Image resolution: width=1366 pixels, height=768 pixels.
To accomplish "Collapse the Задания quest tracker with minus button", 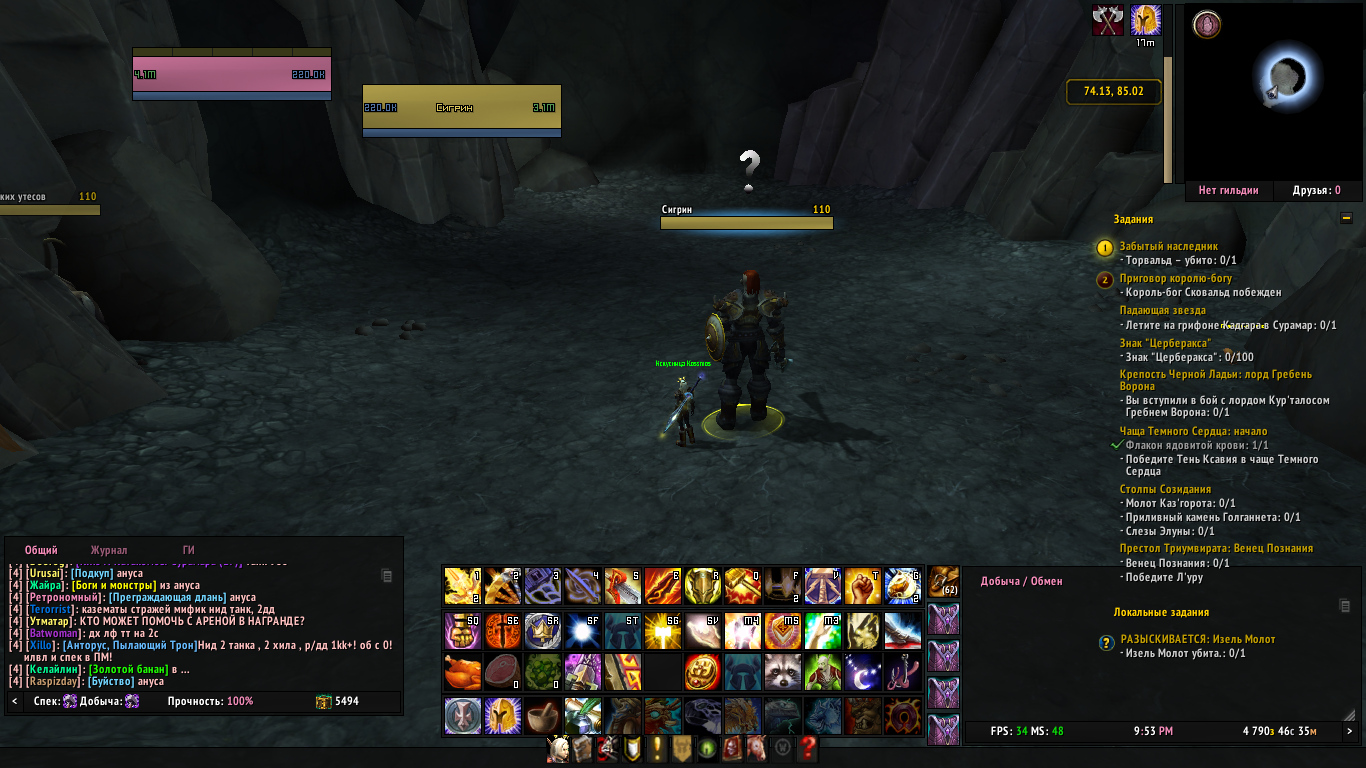I will click(1346, 218).
